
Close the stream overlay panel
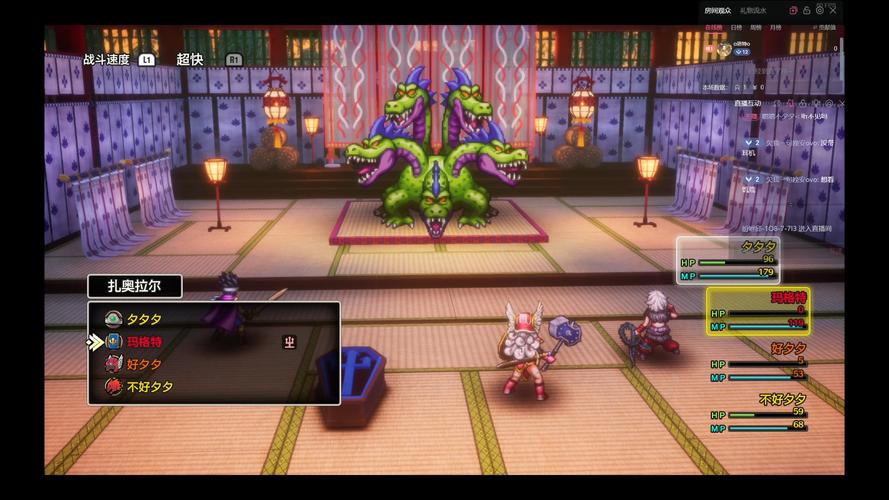832,9
